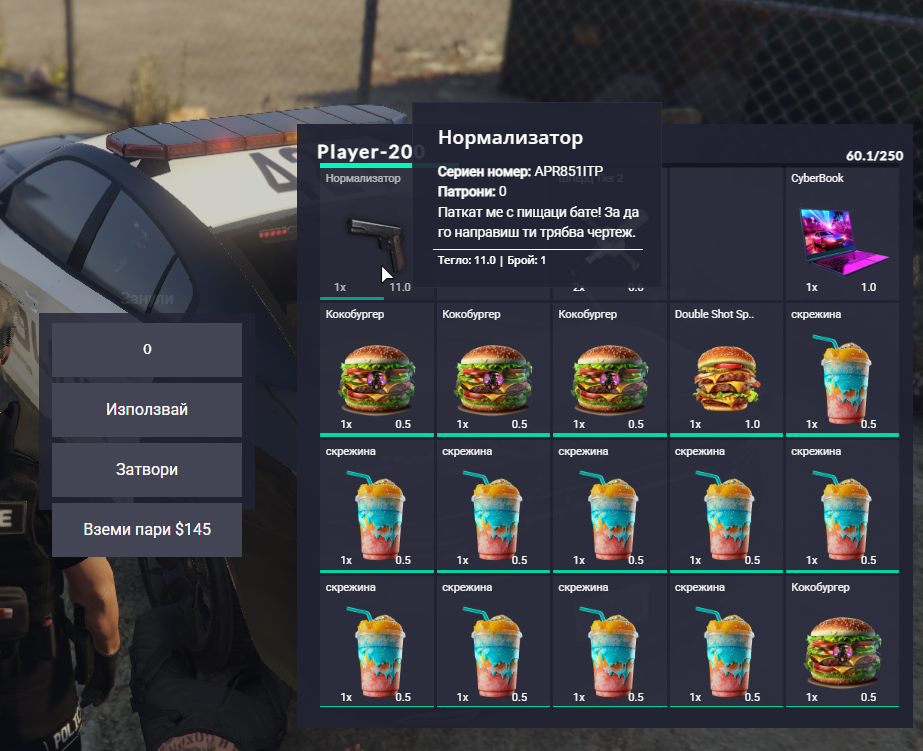Select the CyberBook laptop slot
The height and width of the screenshot is (751, 923).
coord(842,233)
